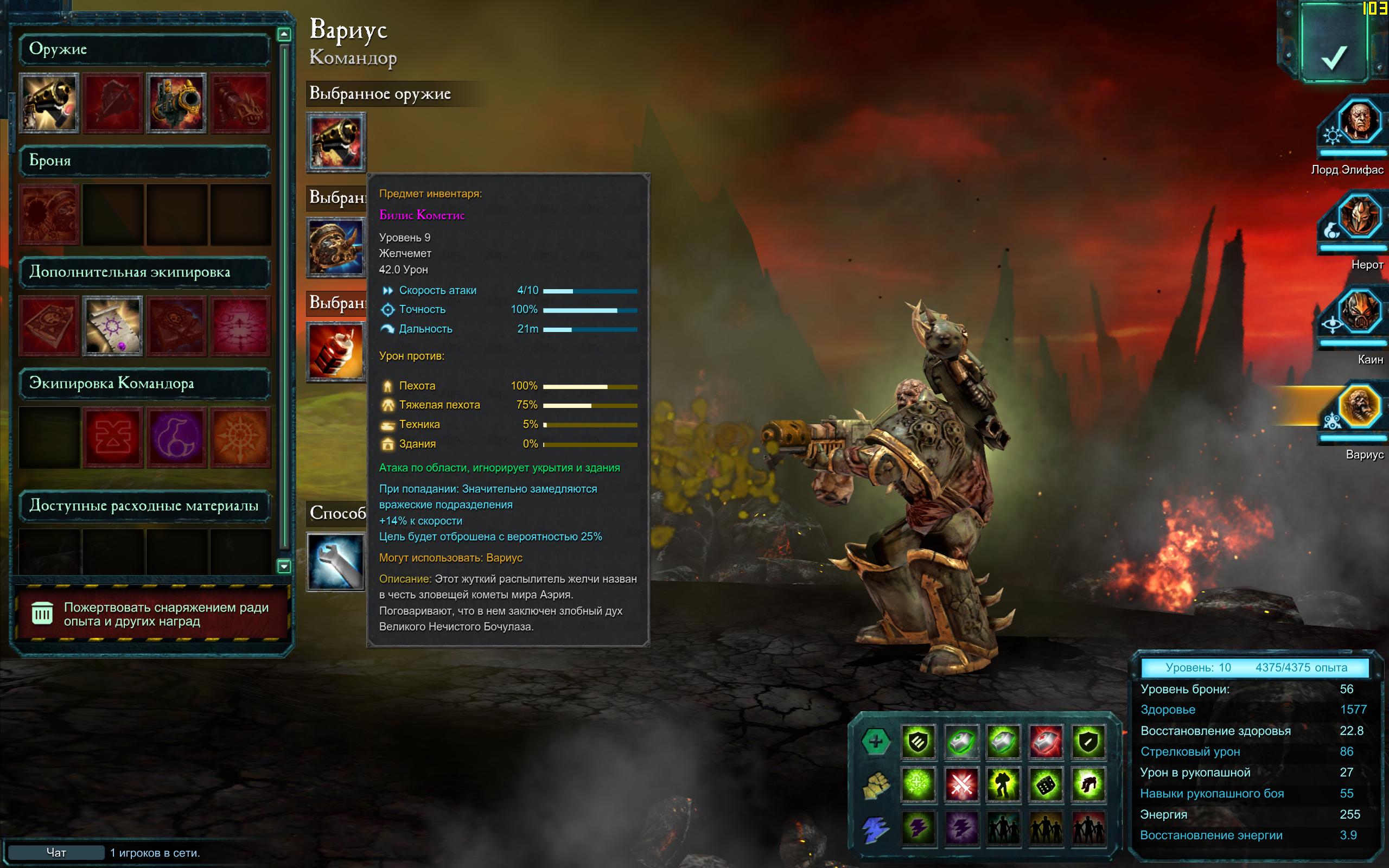Pick the skull-barrel cannon weapon slot
This screenshot has width=1389, height=868.
click(176, 103)
